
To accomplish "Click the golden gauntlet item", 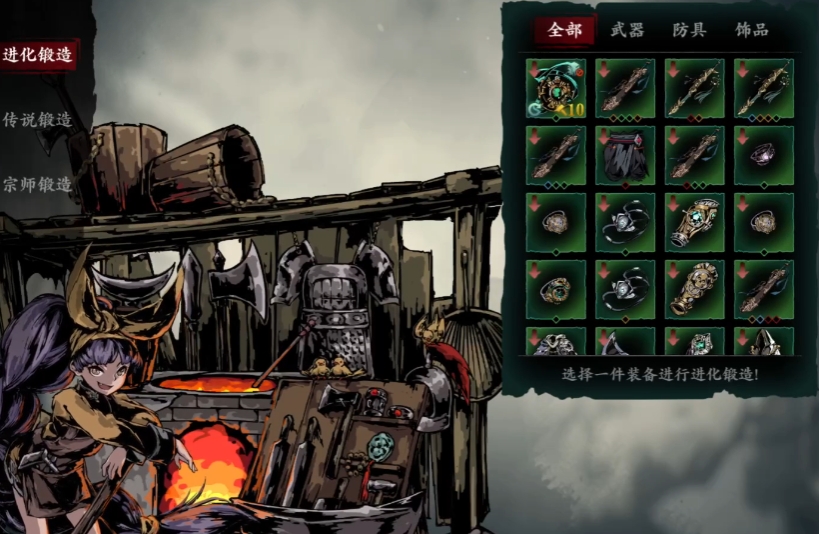I will point(694,289).
